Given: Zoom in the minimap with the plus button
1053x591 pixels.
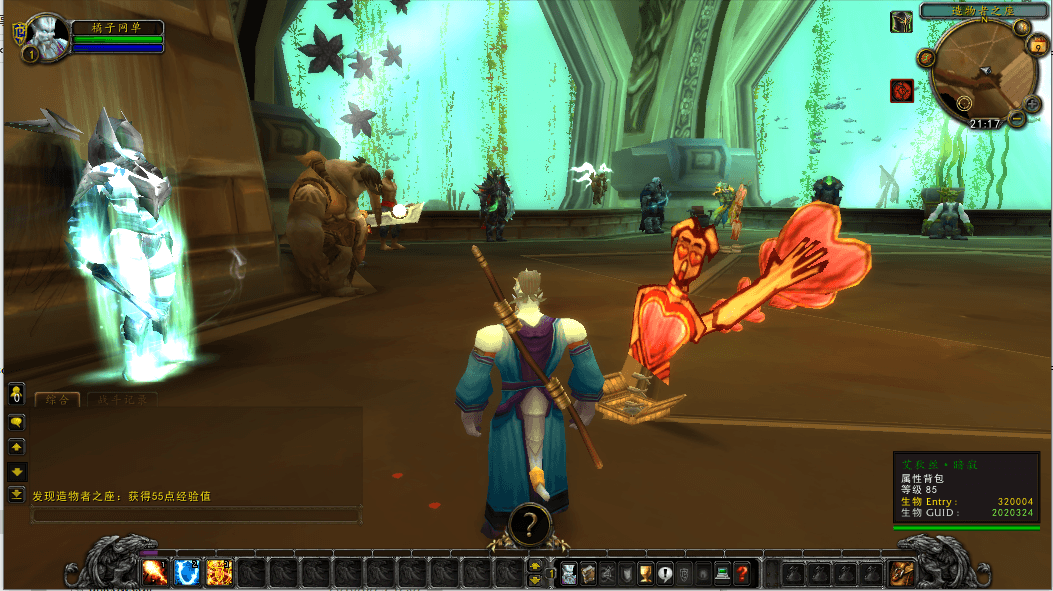Looking at the screenshot, I should [1032, 103].
